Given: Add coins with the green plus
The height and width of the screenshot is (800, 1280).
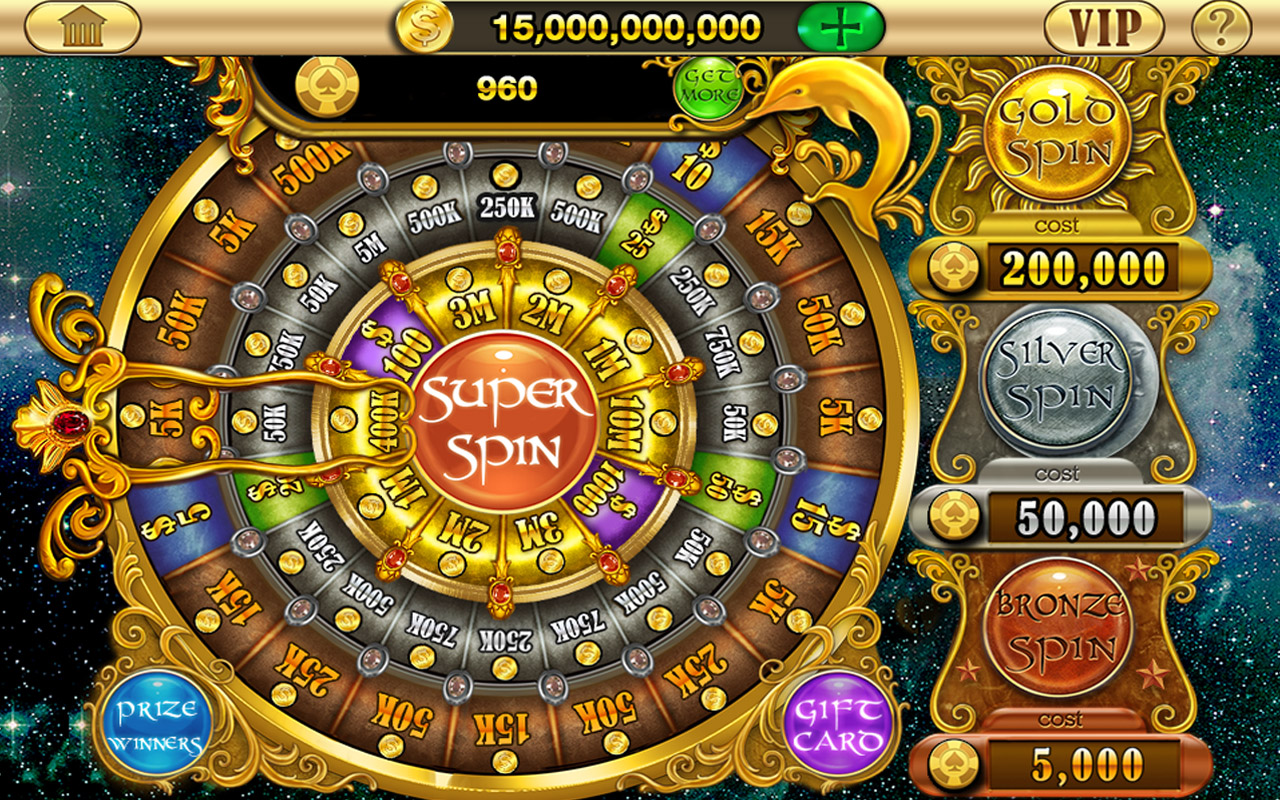Looking at the screenshot, I should [840, 27].
